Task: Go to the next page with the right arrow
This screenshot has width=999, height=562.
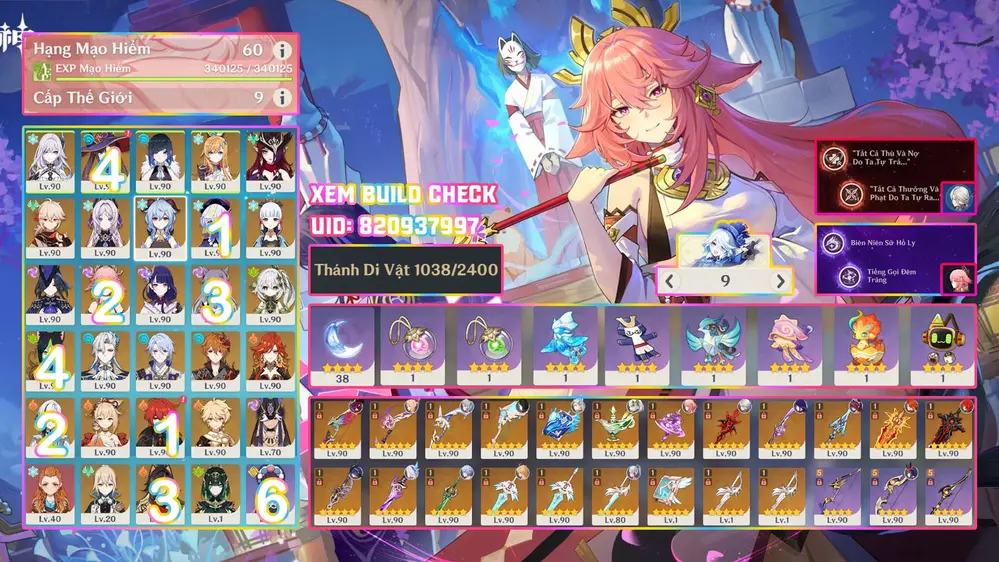Action: pyautogui.click(x=781, y=281)
